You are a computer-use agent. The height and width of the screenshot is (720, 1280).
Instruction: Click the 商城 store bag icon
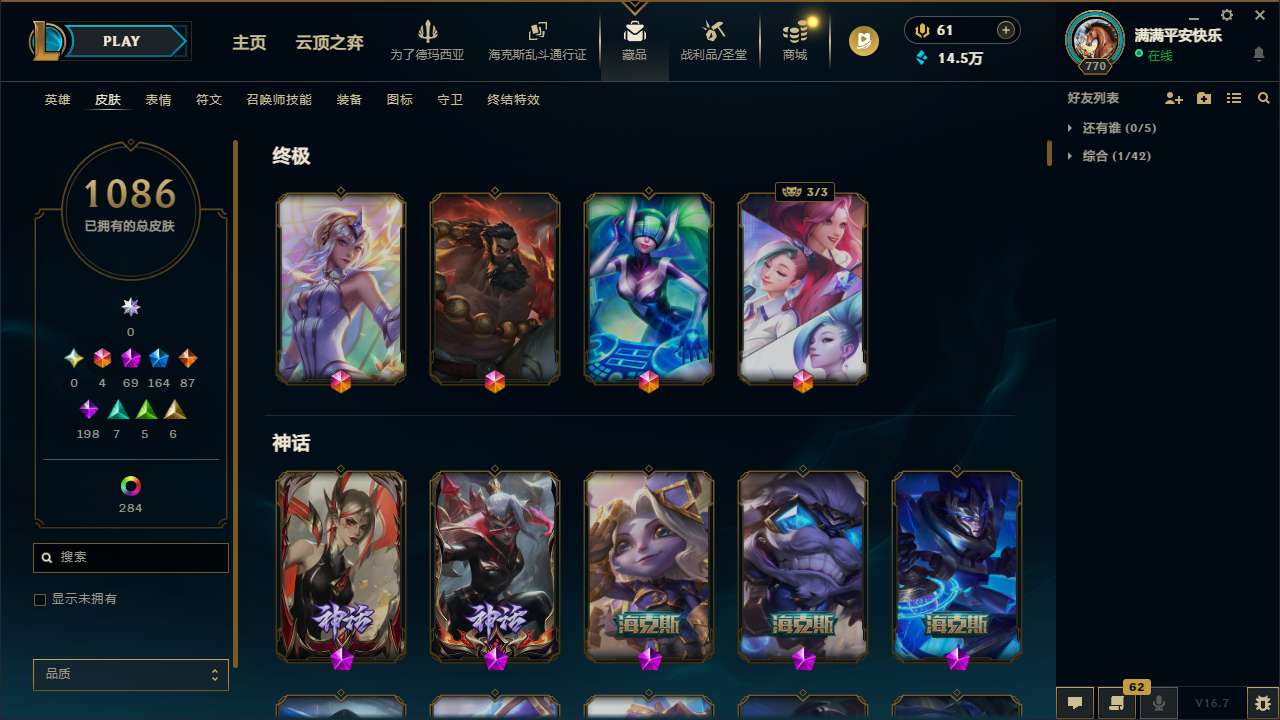tap(795, 33)
